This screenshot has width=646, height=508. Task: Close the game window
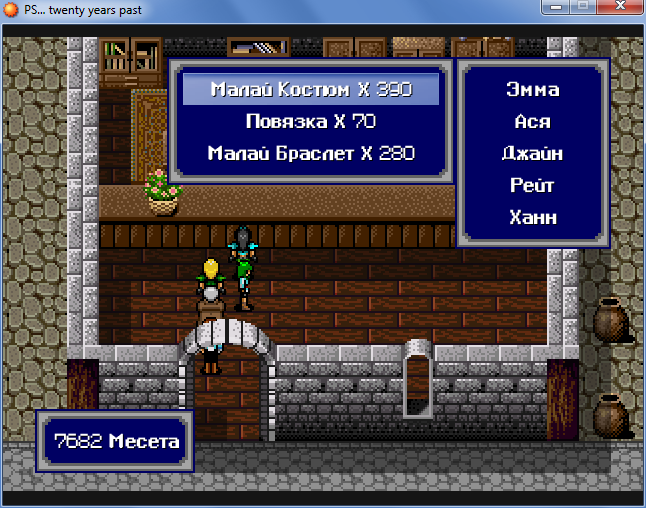[x=618, y=9]
